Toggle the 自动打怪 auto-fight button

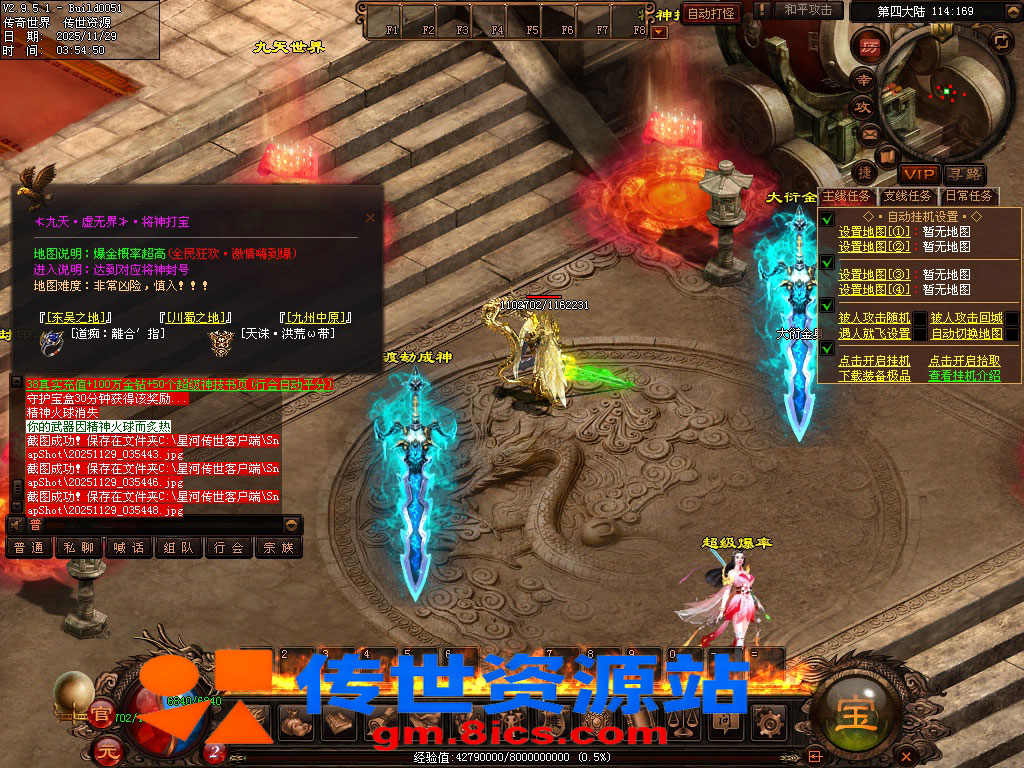pyautogui.click(x=711, y=13)
